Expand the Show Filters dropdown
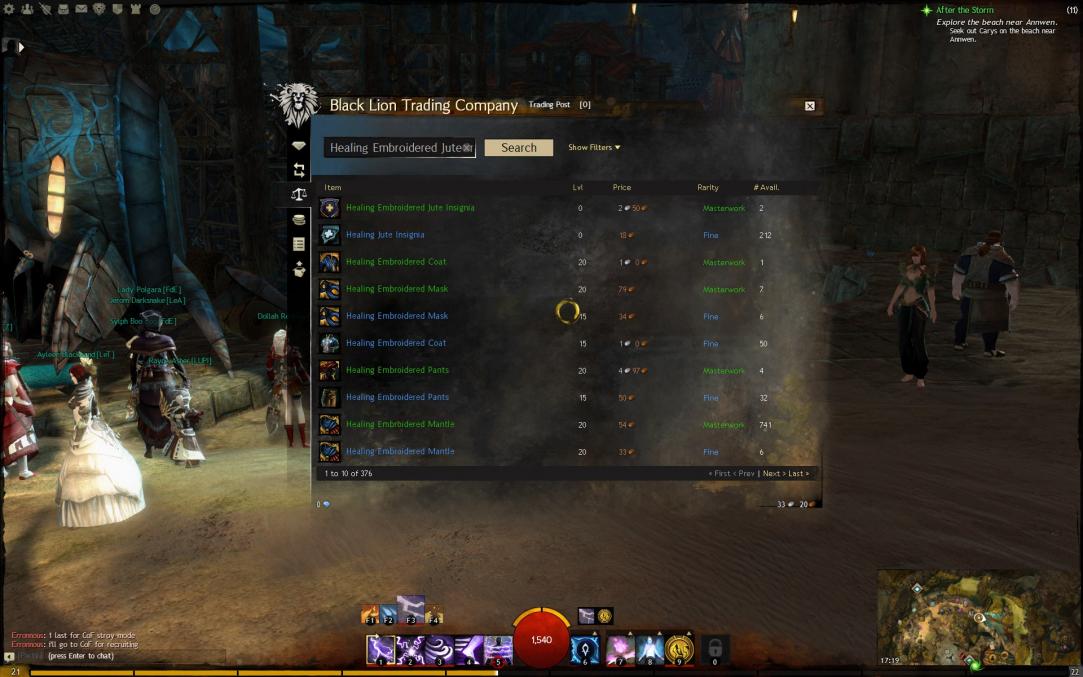The width and height of the screenshot is (1083, 677). point(594,148)
